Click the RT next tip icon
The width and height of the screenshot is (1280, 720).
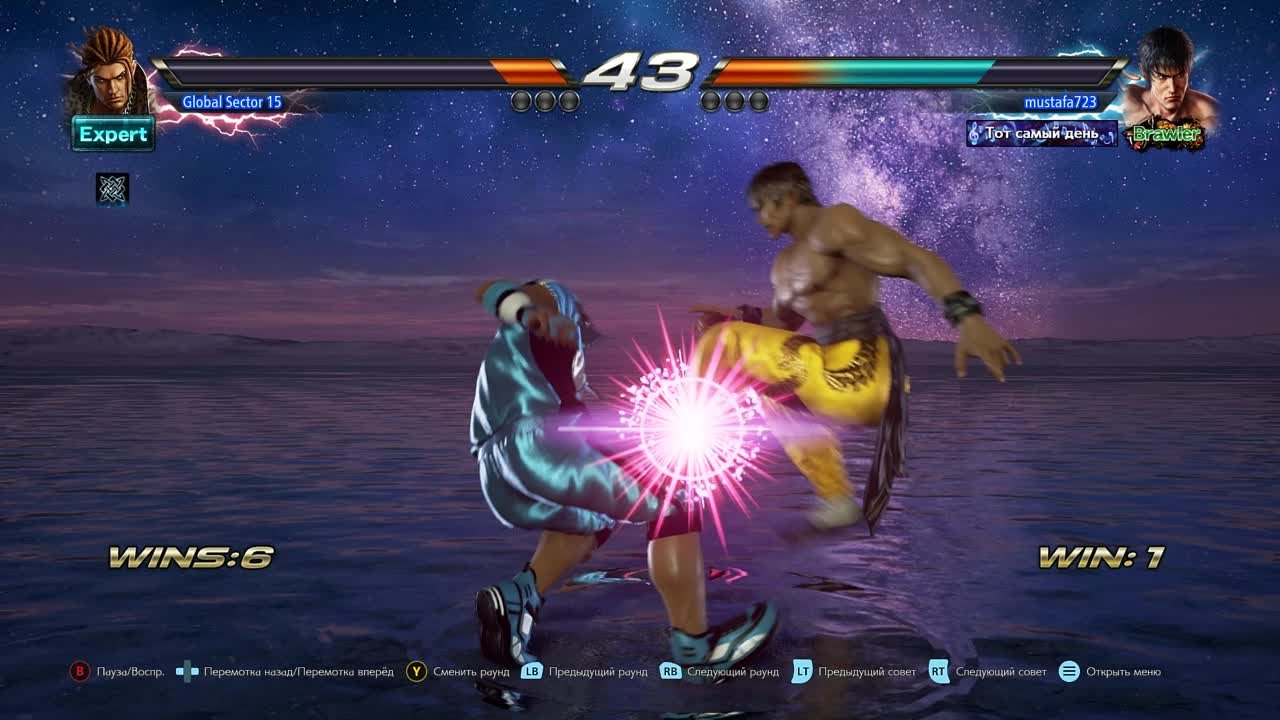(938, 673)
